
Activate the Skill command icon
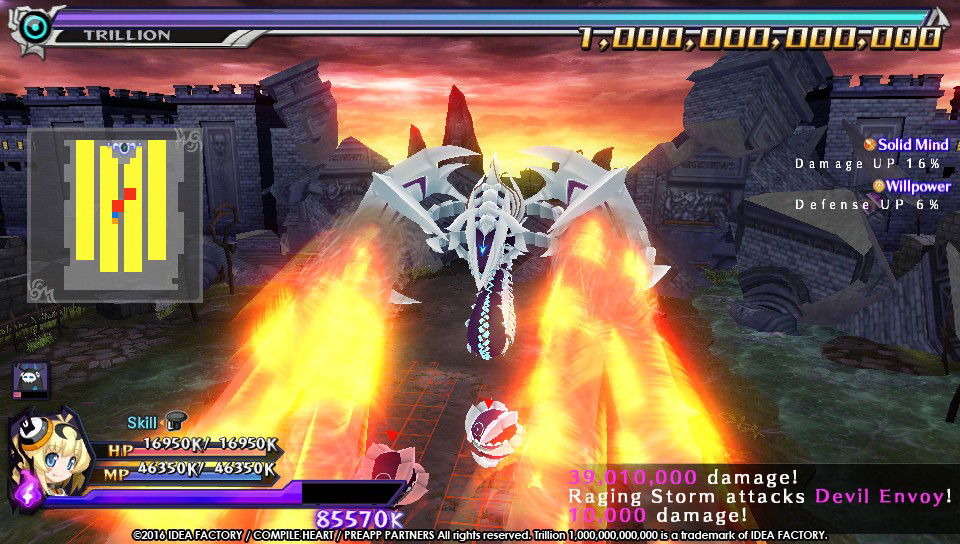(177, 422)
